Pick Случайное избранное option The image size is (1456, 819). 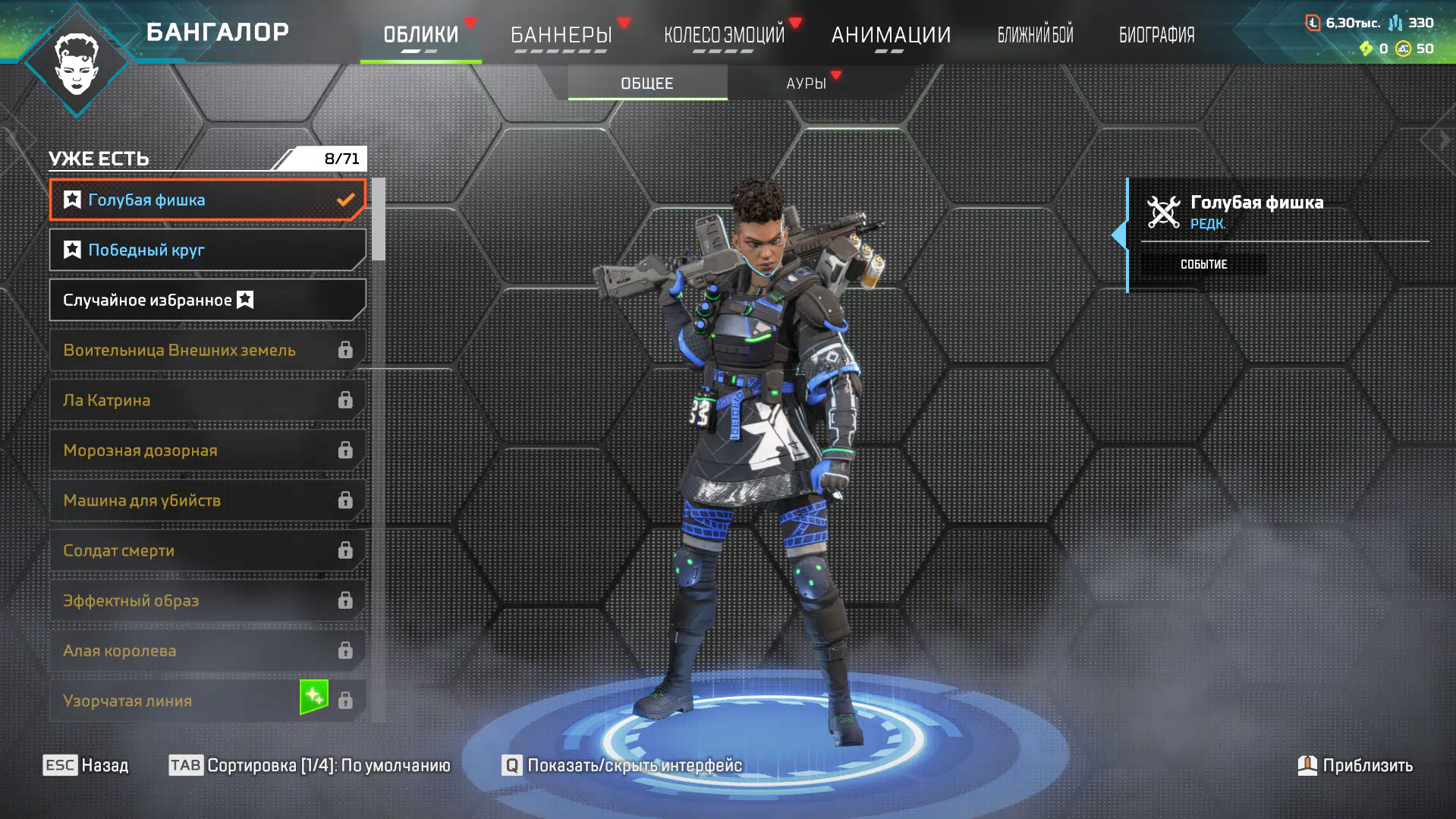[206, 300]
